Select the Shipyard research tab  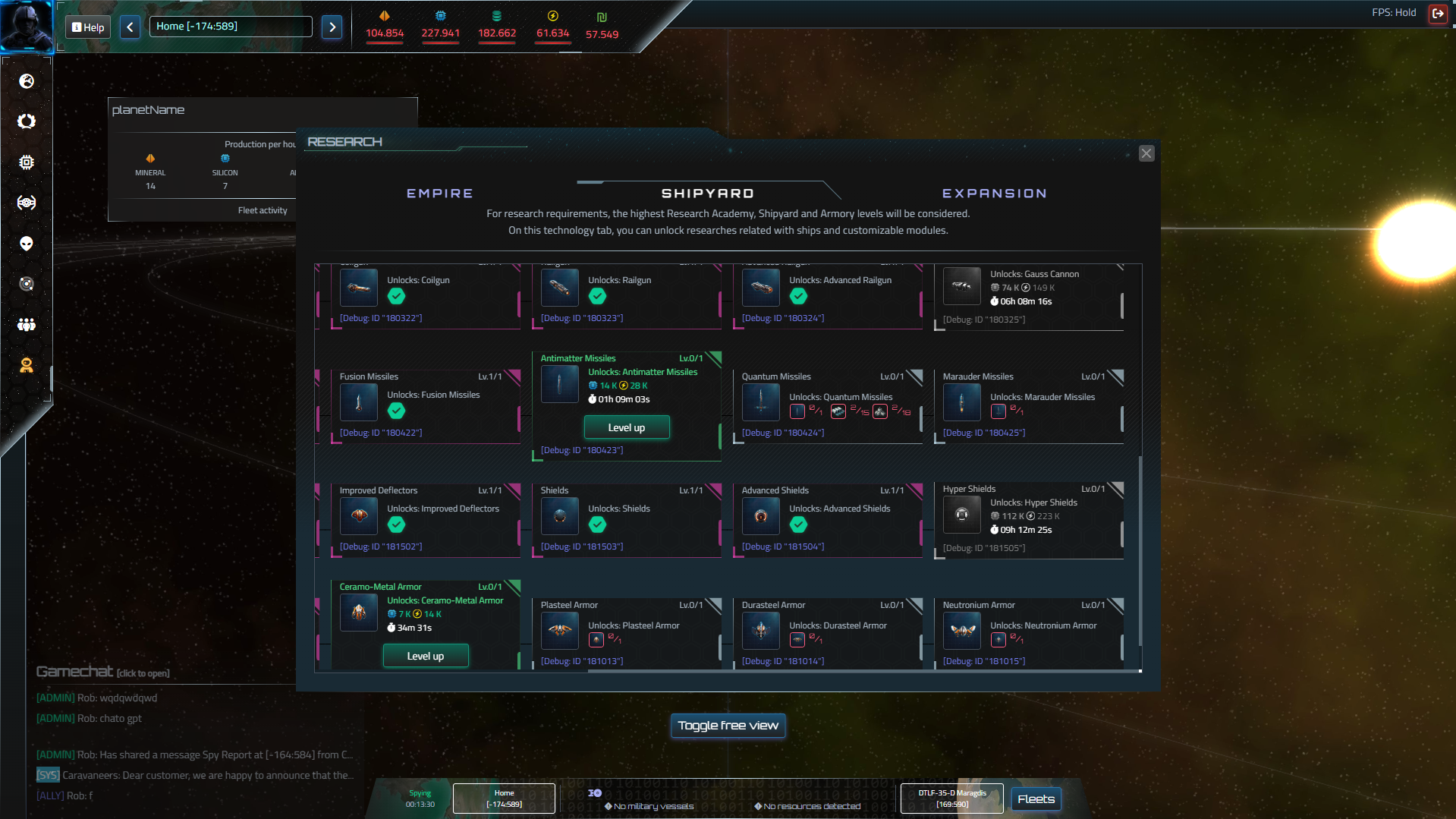(x=707, y=194)
